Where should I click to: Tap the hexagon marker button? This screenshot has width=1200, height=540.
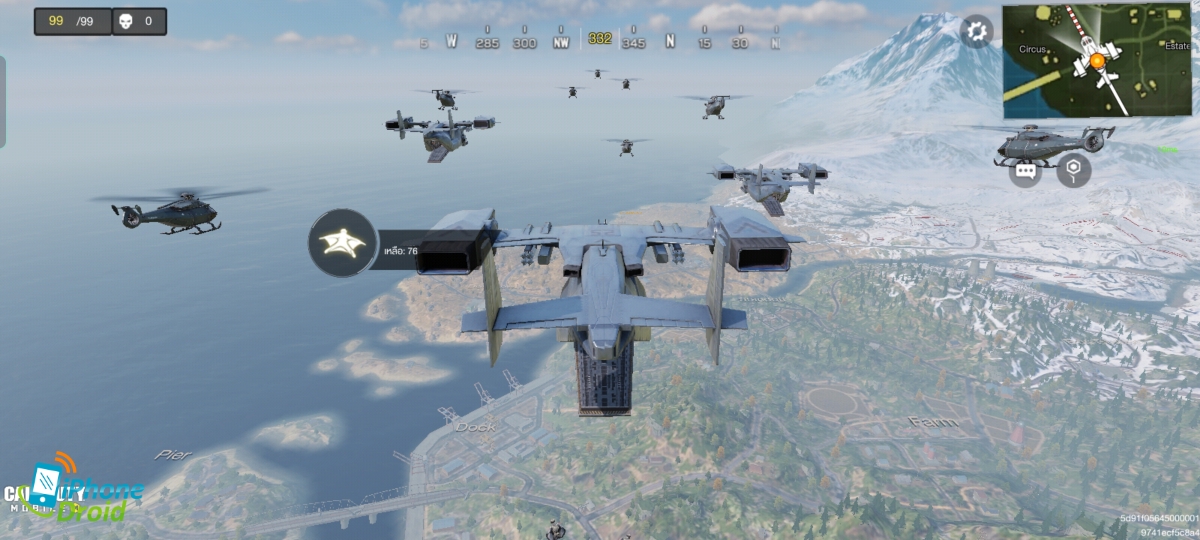point(1074,170)
